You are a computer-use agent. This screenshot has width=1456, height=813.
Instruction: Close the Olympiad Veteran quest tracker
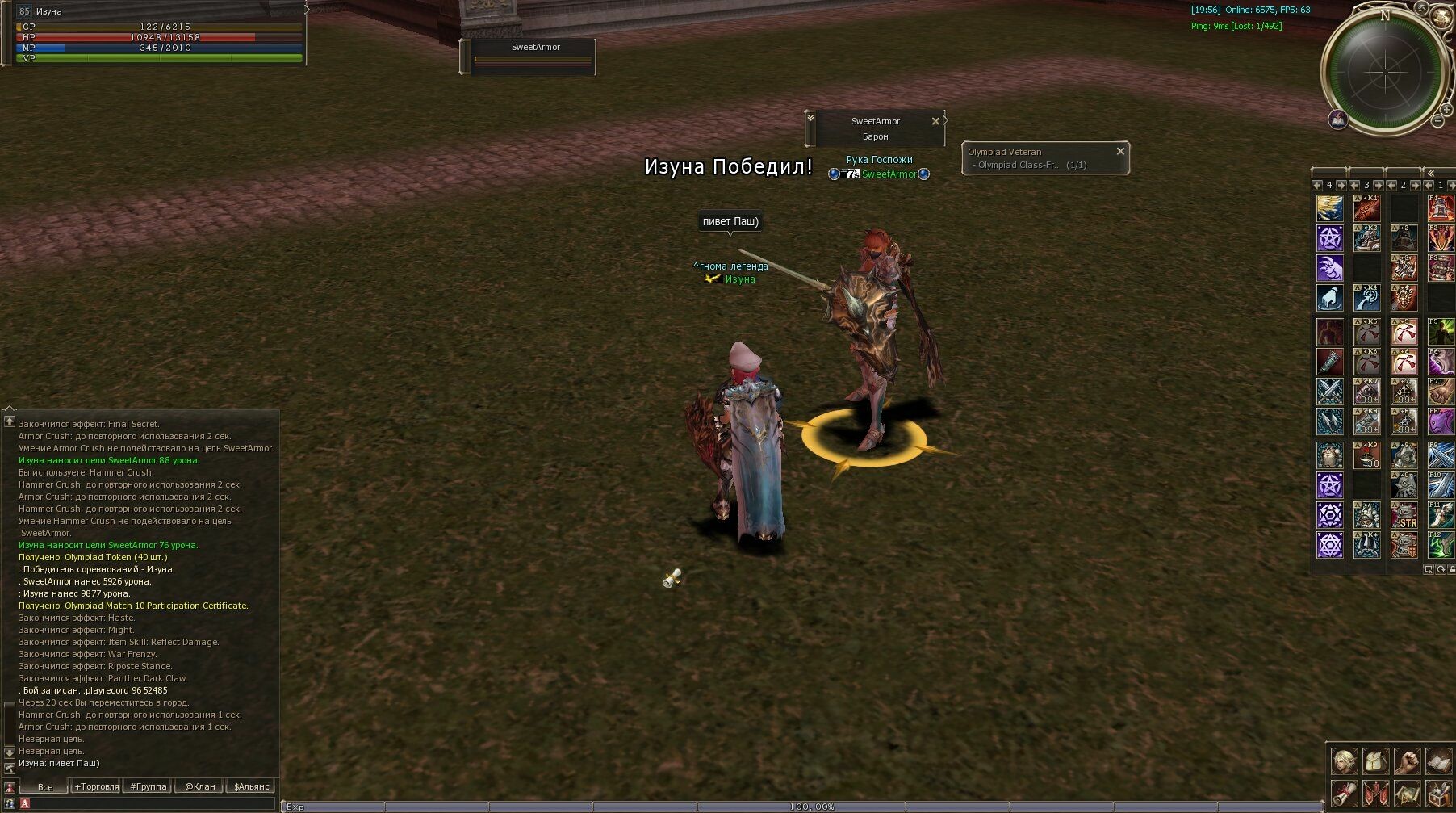point(1119,151)
